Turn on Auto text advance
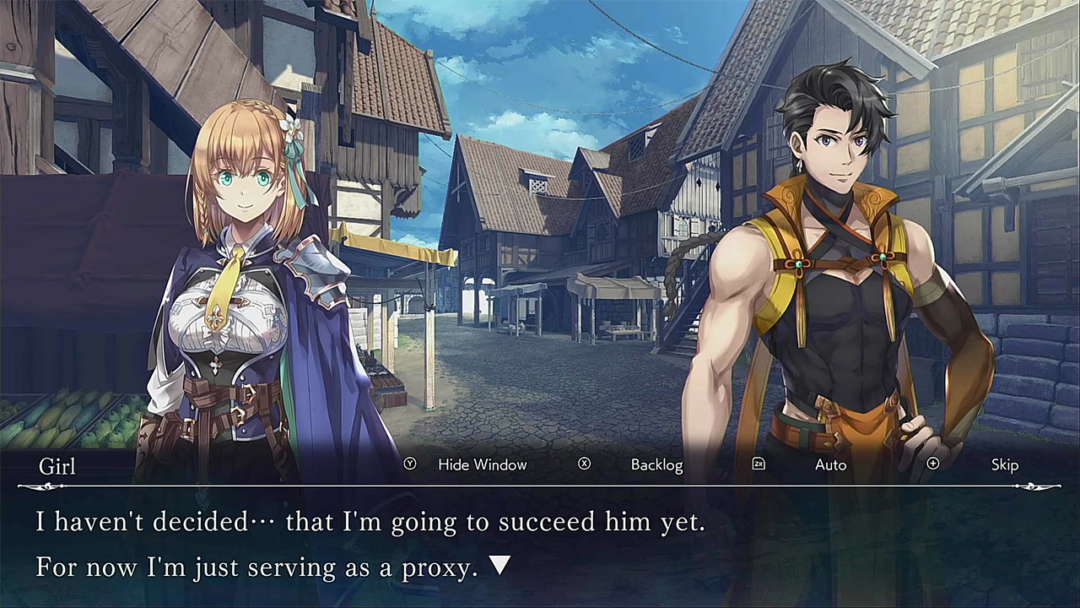1080x608 pixels. (830, 465)
